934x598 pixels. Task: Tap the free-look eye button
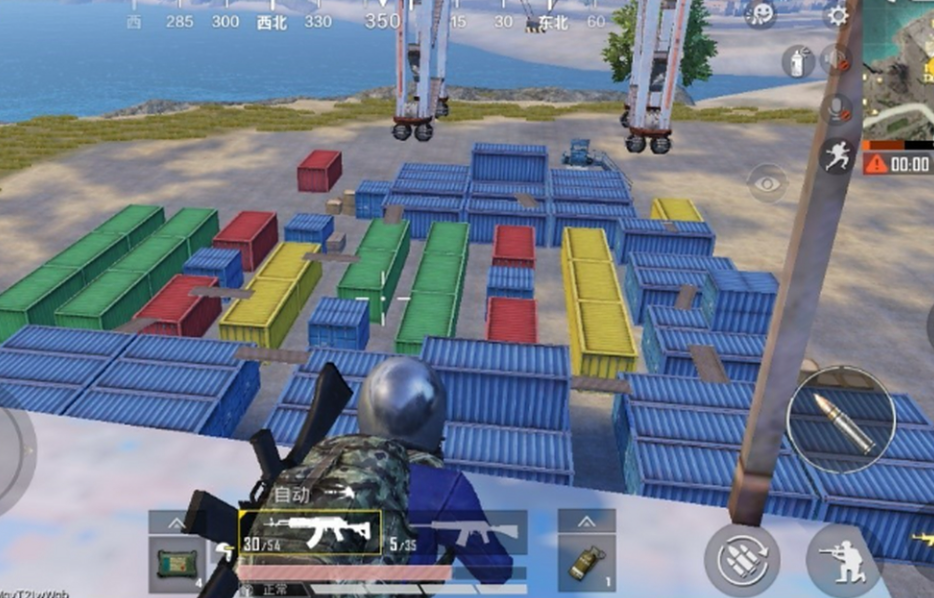tap(767, 184)
